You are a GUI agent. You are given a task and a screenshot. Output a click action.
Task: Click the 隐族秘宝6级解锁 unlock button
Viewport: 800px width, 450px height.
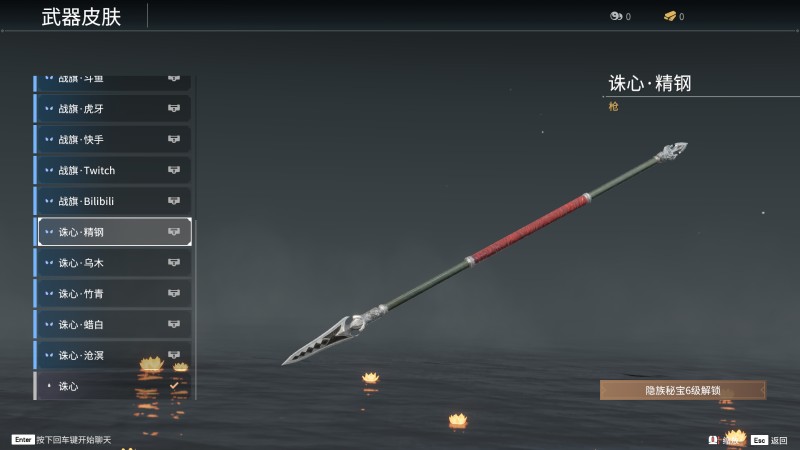point(683,391)
